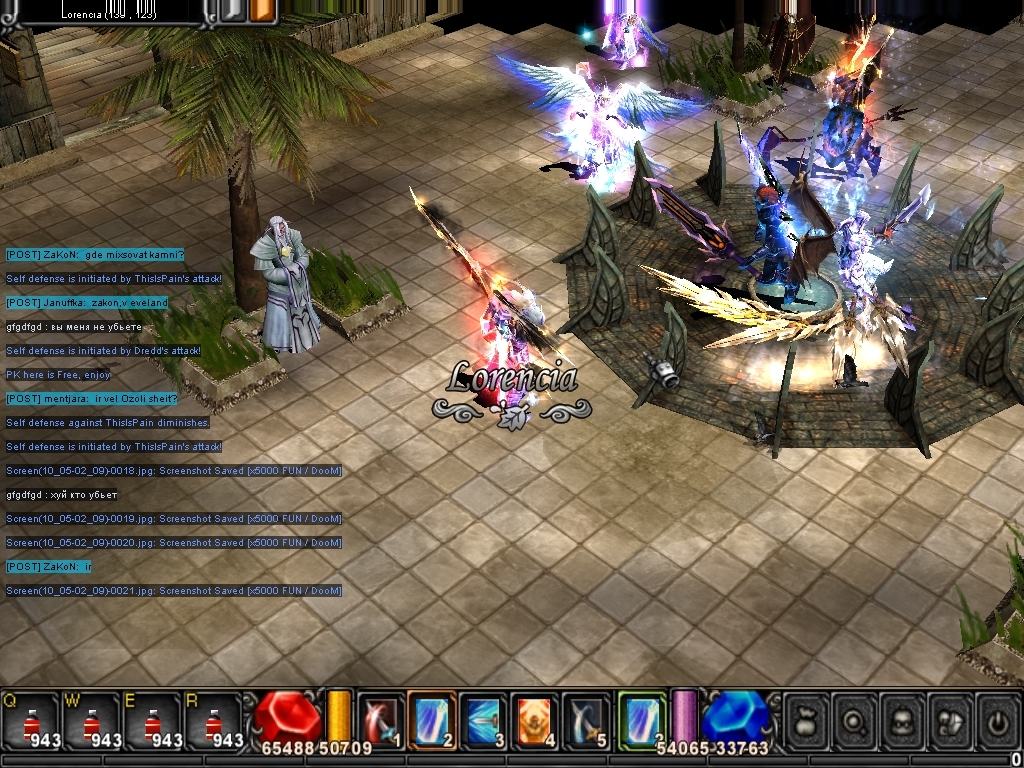
Task: Open the character face button
Action: click(903, 721)
